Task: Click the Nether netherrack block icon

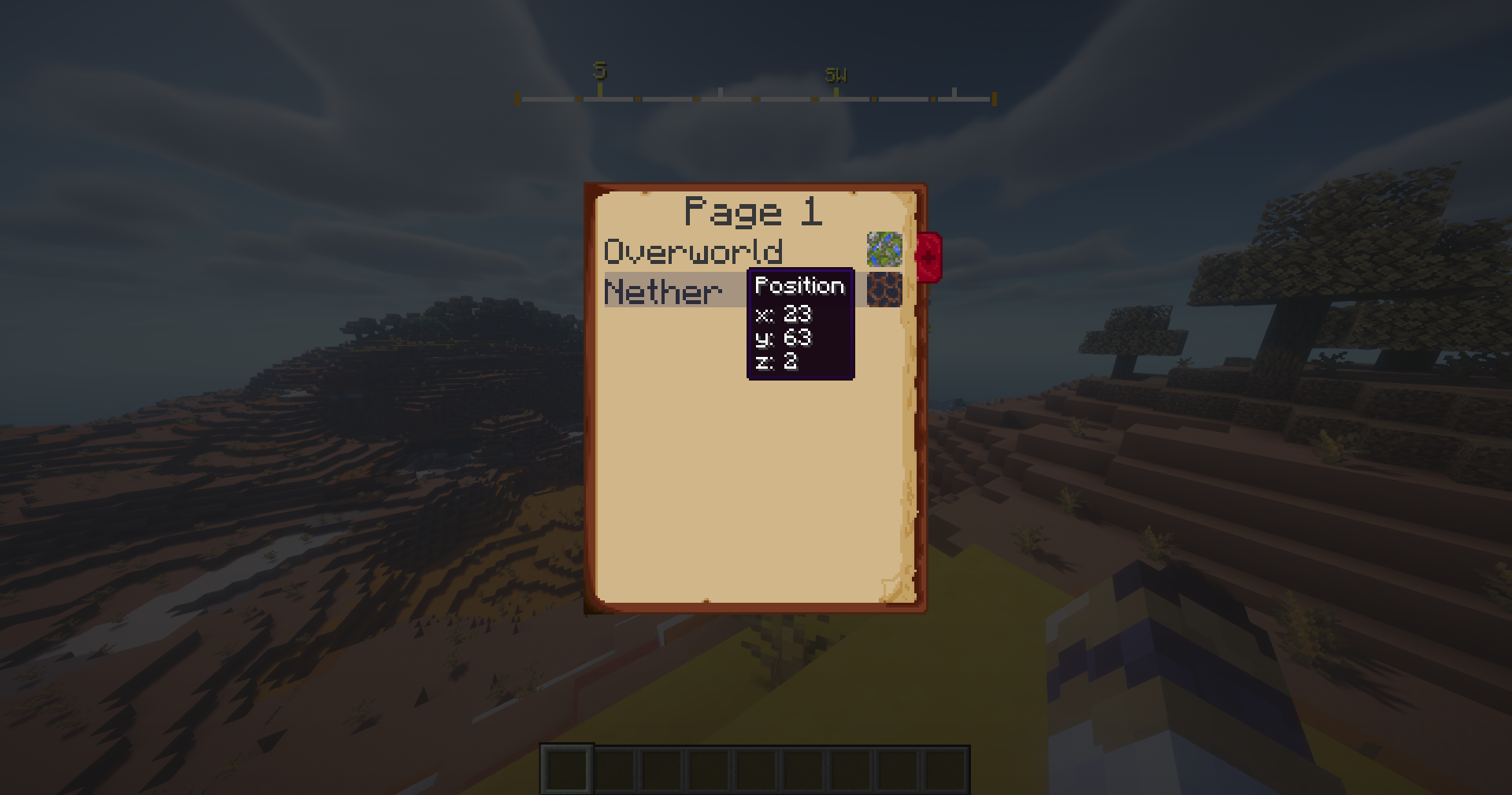Action: pyautogui.click(x=884, y=290)
